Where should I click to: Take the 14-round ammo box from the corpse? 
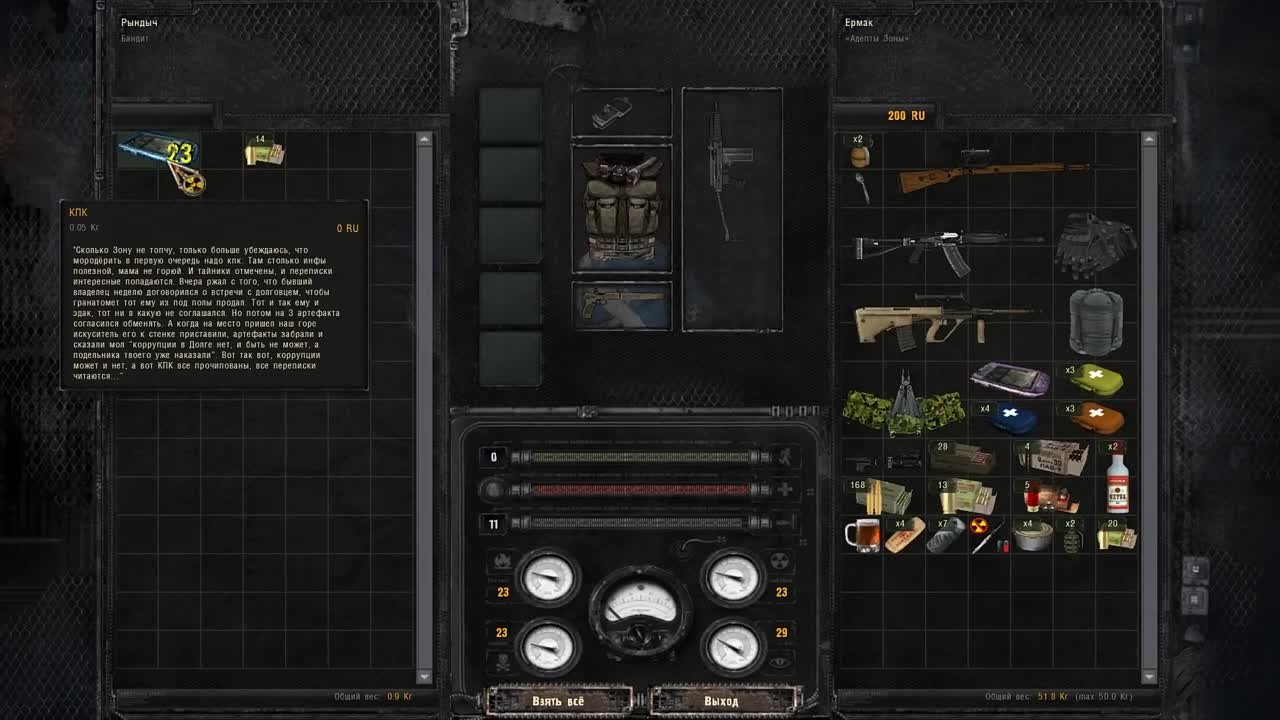pyautogui.click(x=264, y=152)
